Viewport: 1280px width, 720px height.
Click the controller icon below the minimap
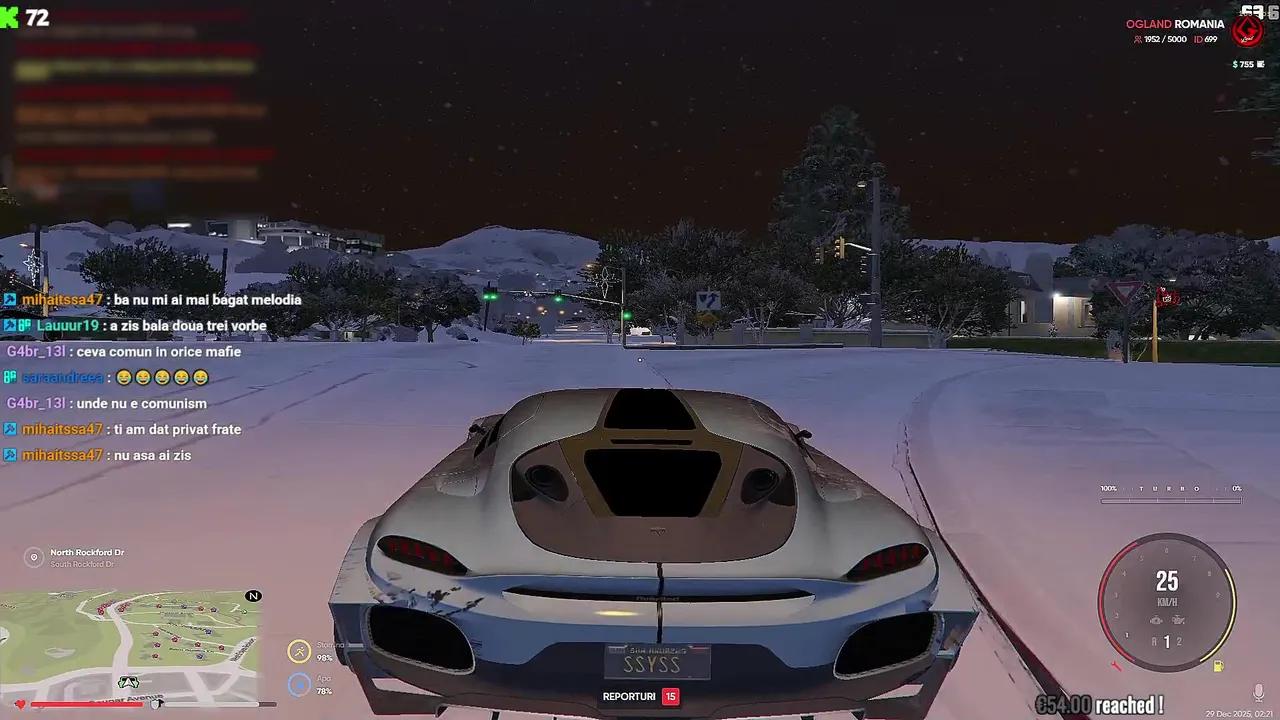pyautogui.click(x=128, y=681)
